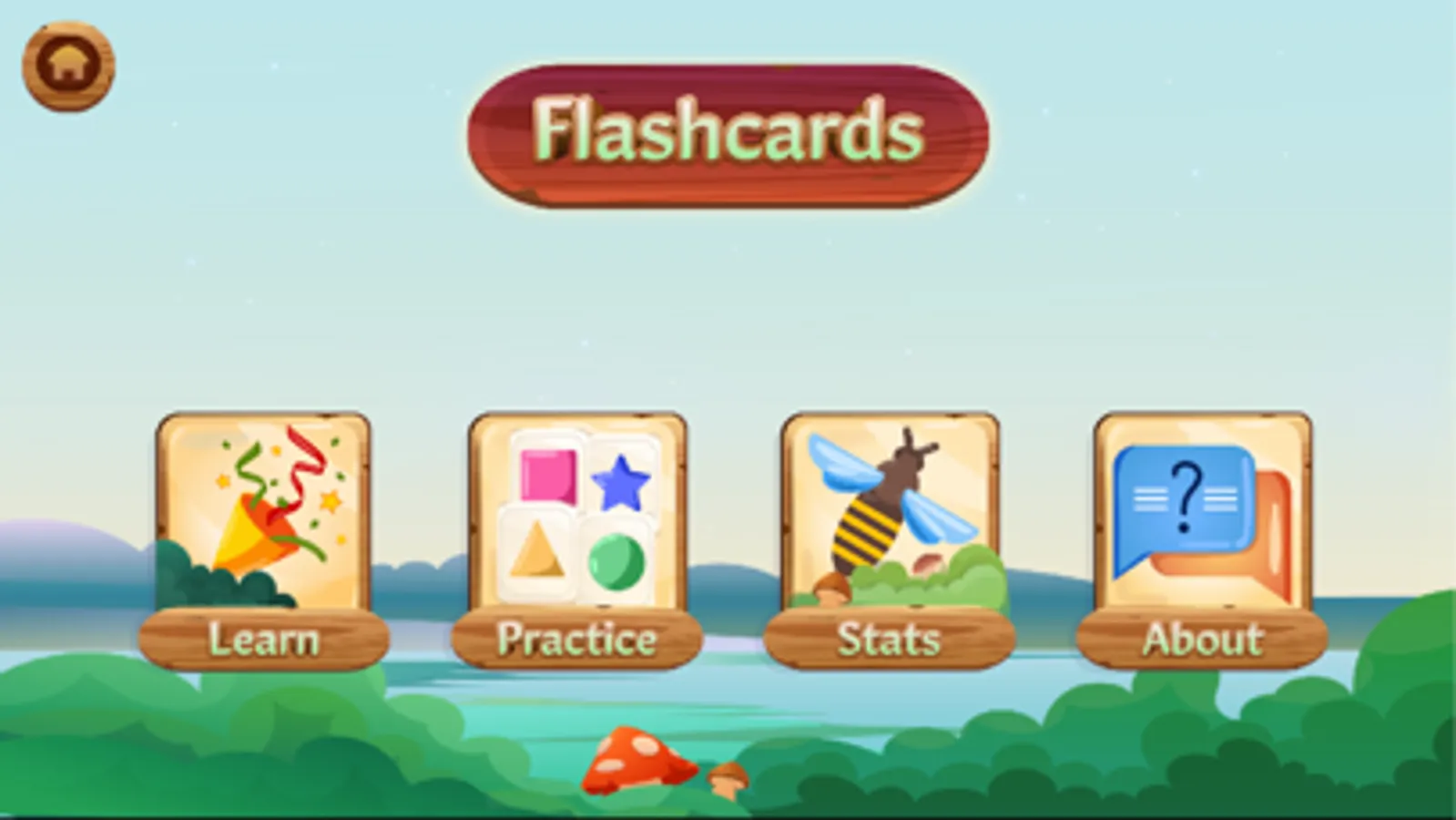Select the Learn wooden label
Screen dimensions: 1456x820
click(x=262, y=640)
